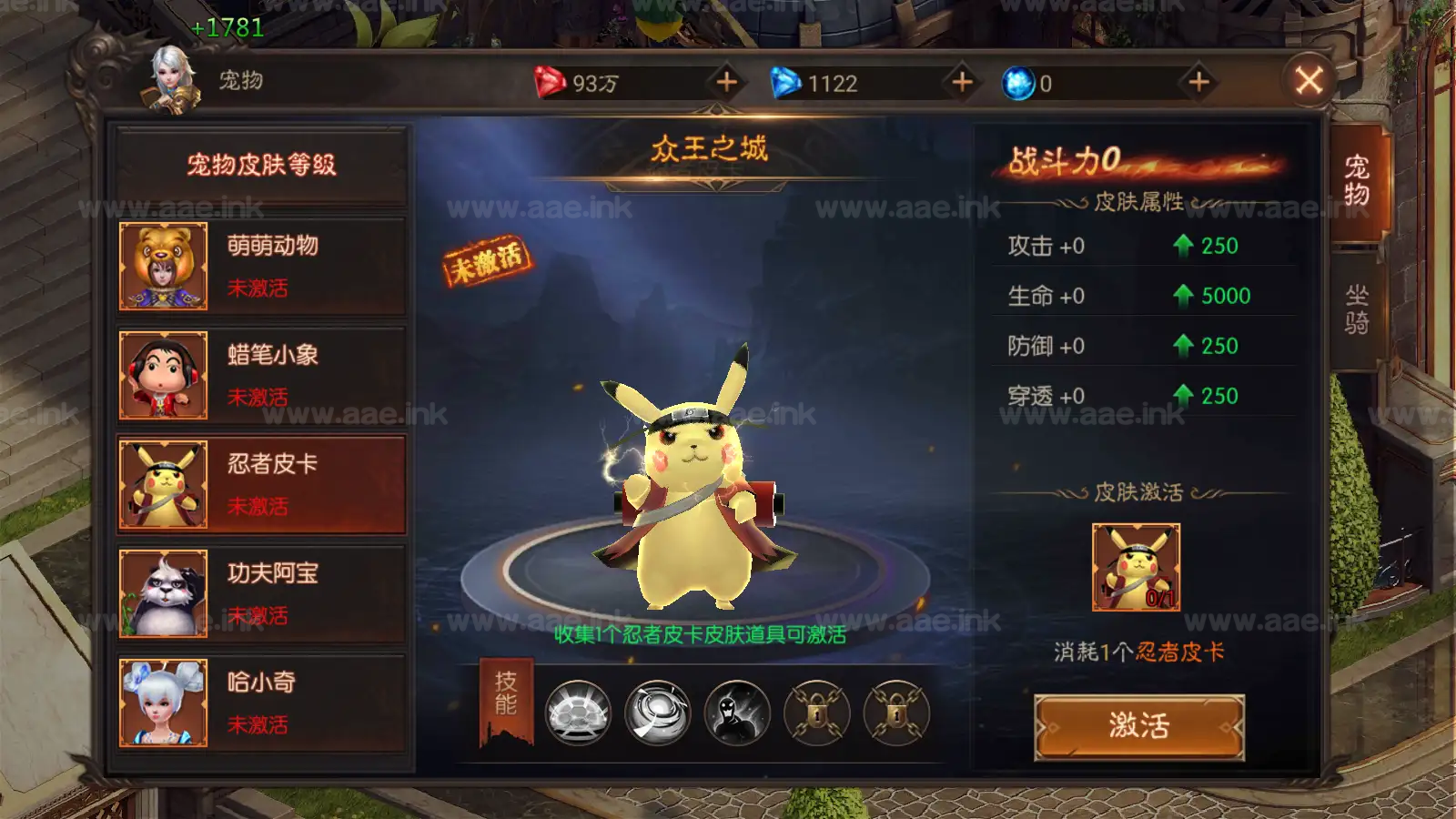Add blue orb currency with plus button
This screenshot has width=1456, height=819.
(1198, 83)
